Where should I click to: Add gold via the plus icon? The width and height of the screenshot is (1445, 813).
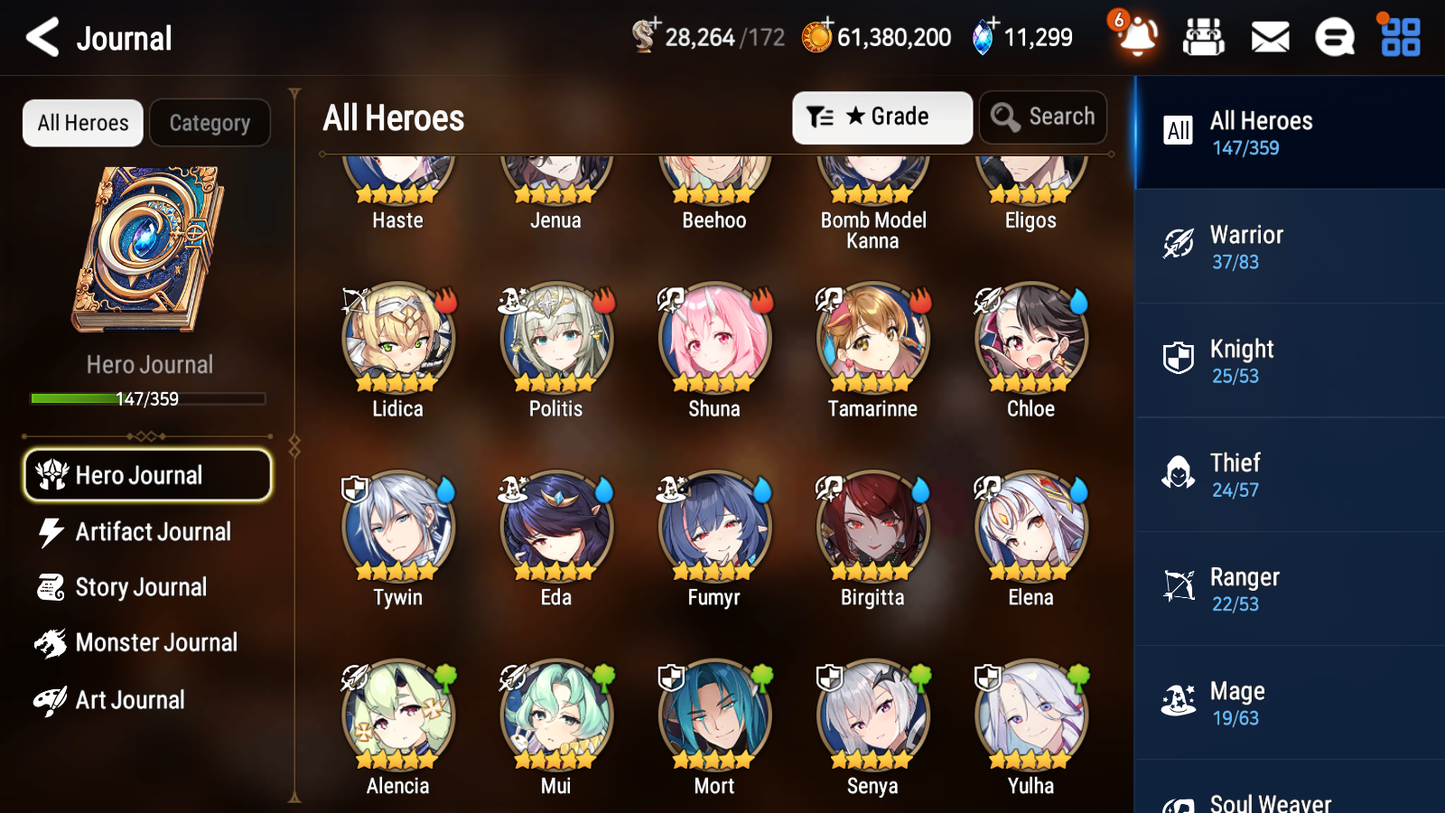(x=828, y=25)
